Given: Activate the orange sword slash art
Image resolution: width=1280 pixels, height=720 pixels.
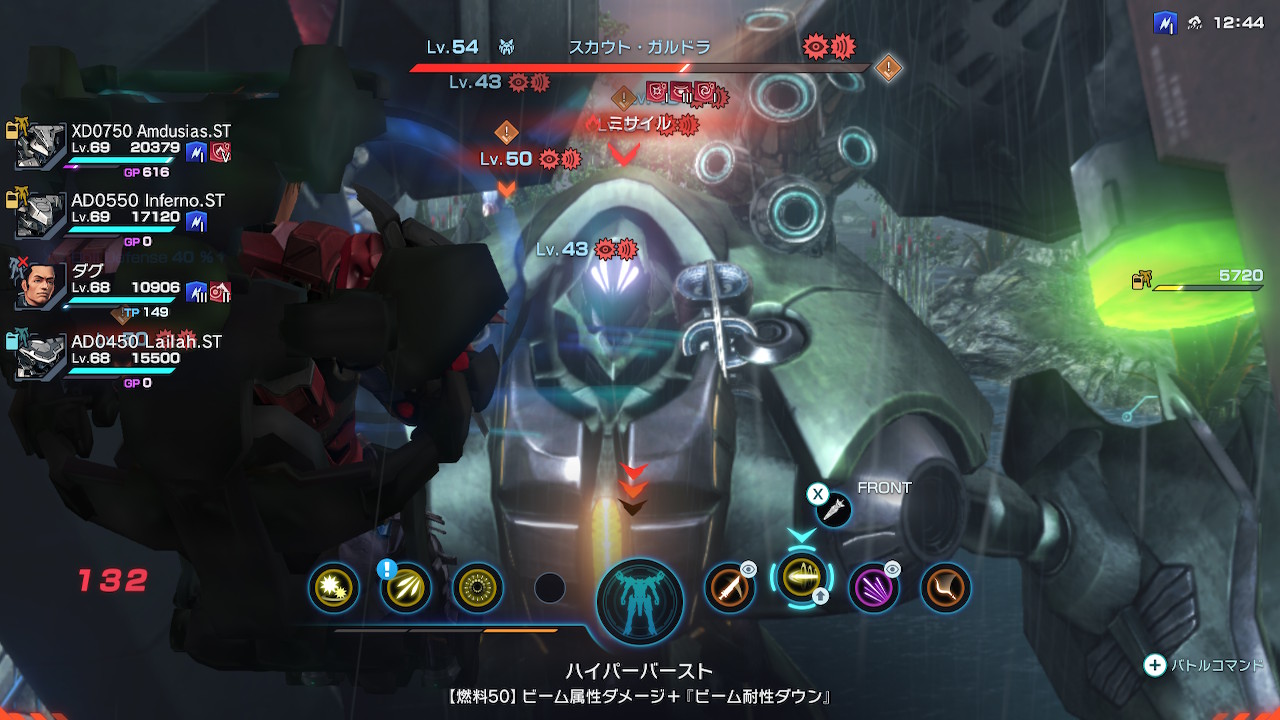Looking at the screenshot, I should (730, 588).
